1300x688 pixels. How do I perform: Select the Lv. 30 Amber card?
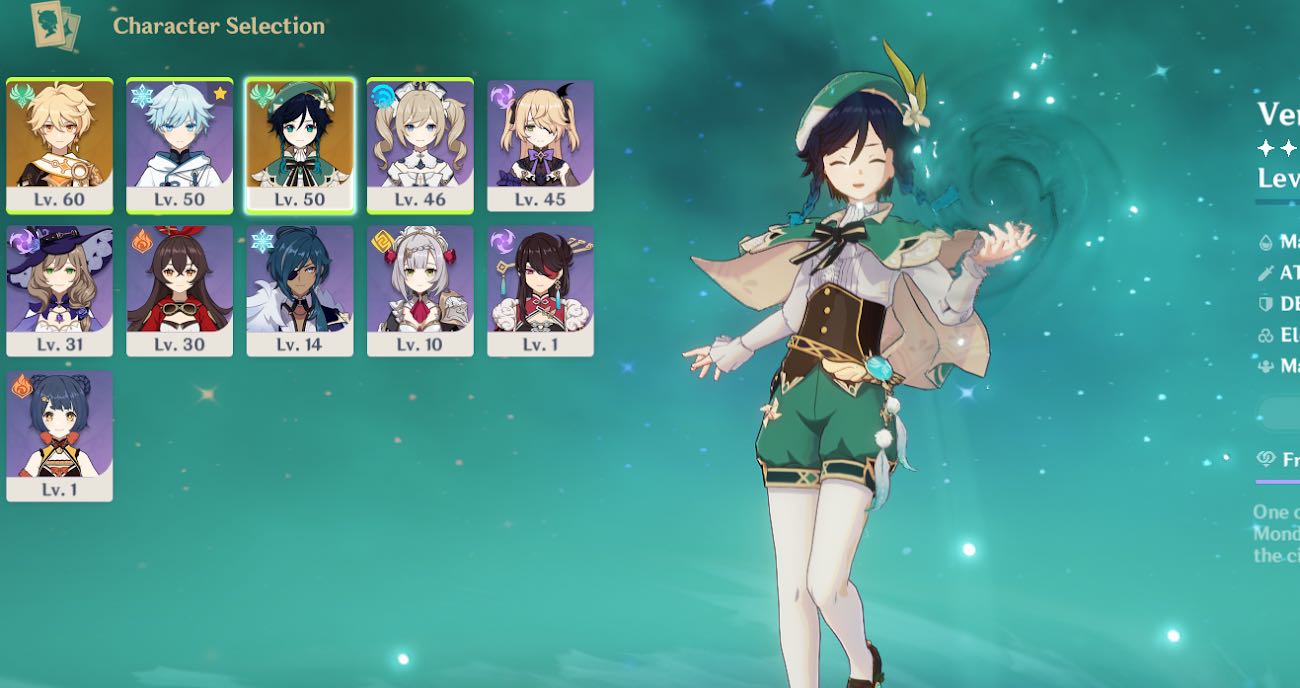pos(180,290)
